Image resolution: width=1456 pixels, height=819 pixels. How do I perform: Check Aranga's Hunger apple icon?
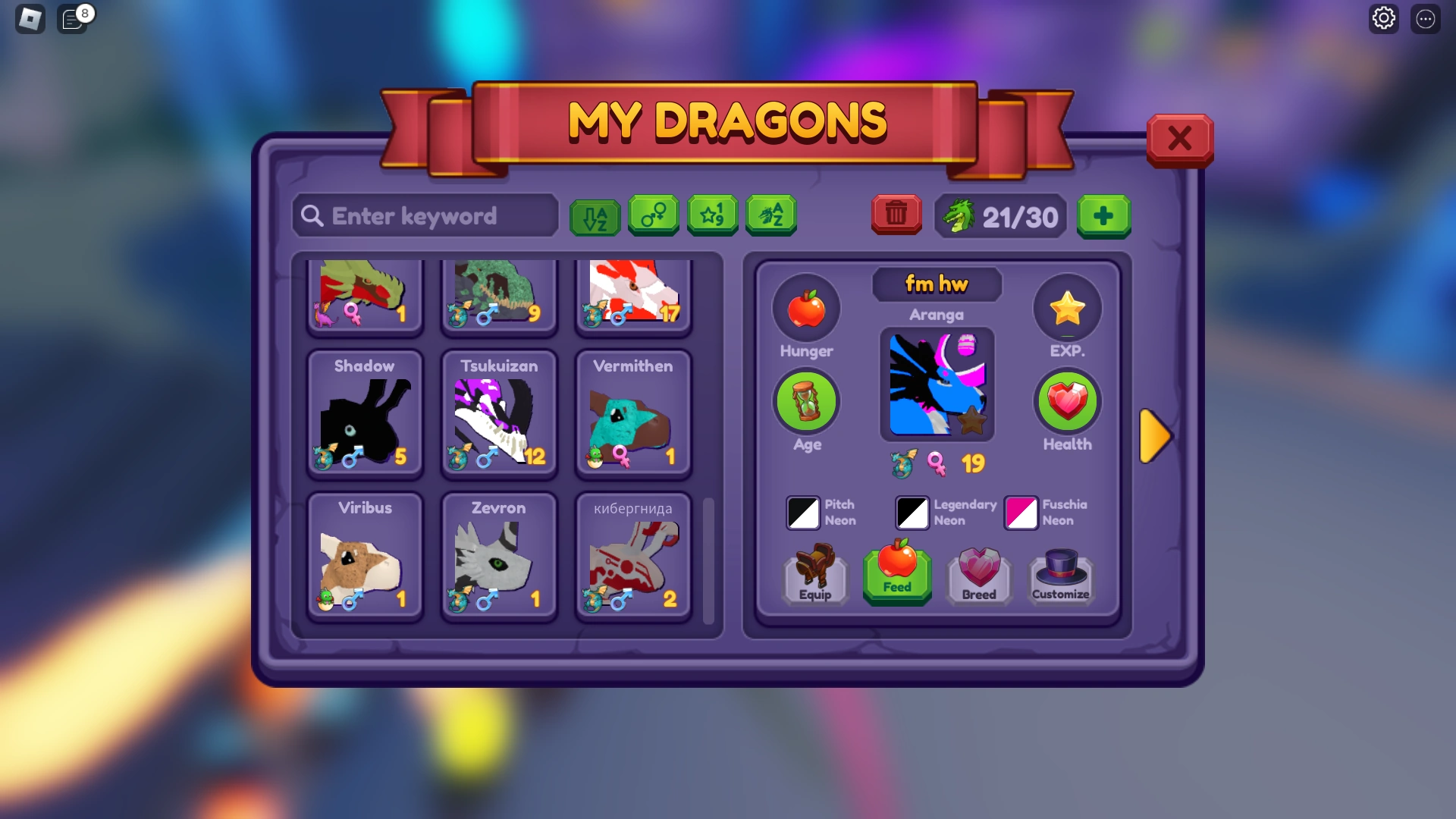point(806,308)
